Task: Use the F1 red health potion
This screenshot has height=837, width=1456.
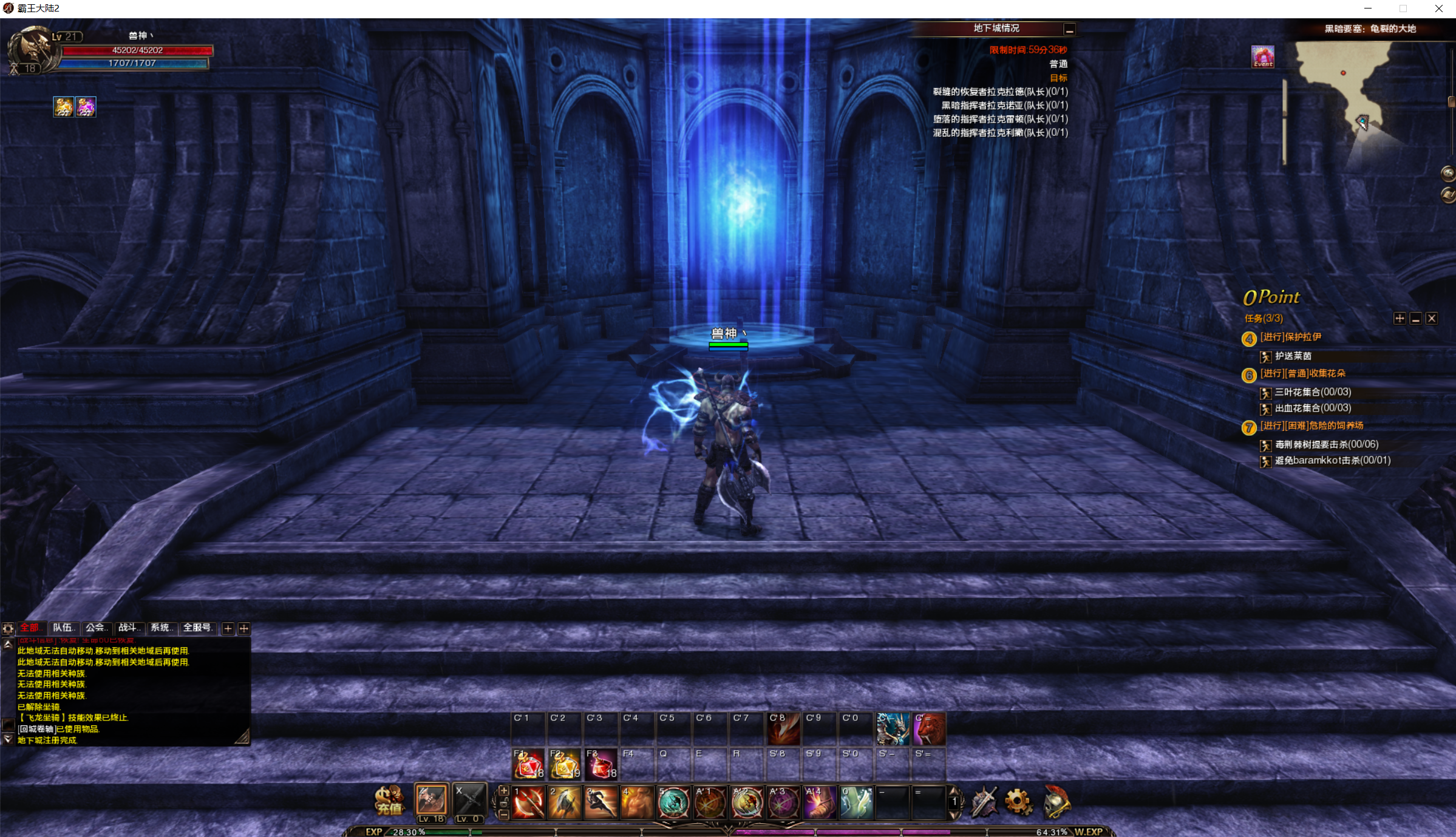Action: (528, 765)
